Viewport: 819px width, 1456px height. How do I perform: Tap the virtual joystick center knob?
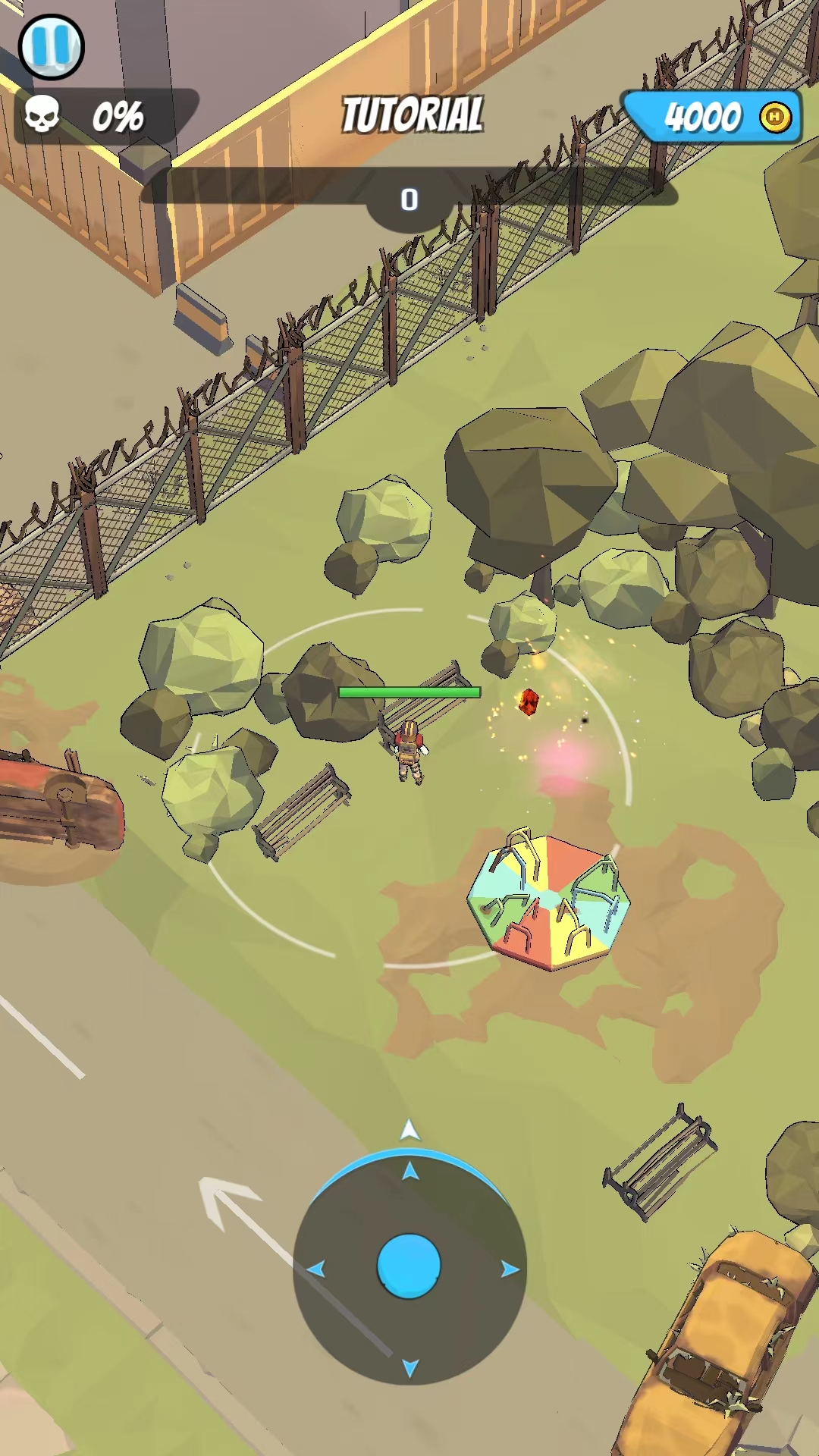[409, 1266]
